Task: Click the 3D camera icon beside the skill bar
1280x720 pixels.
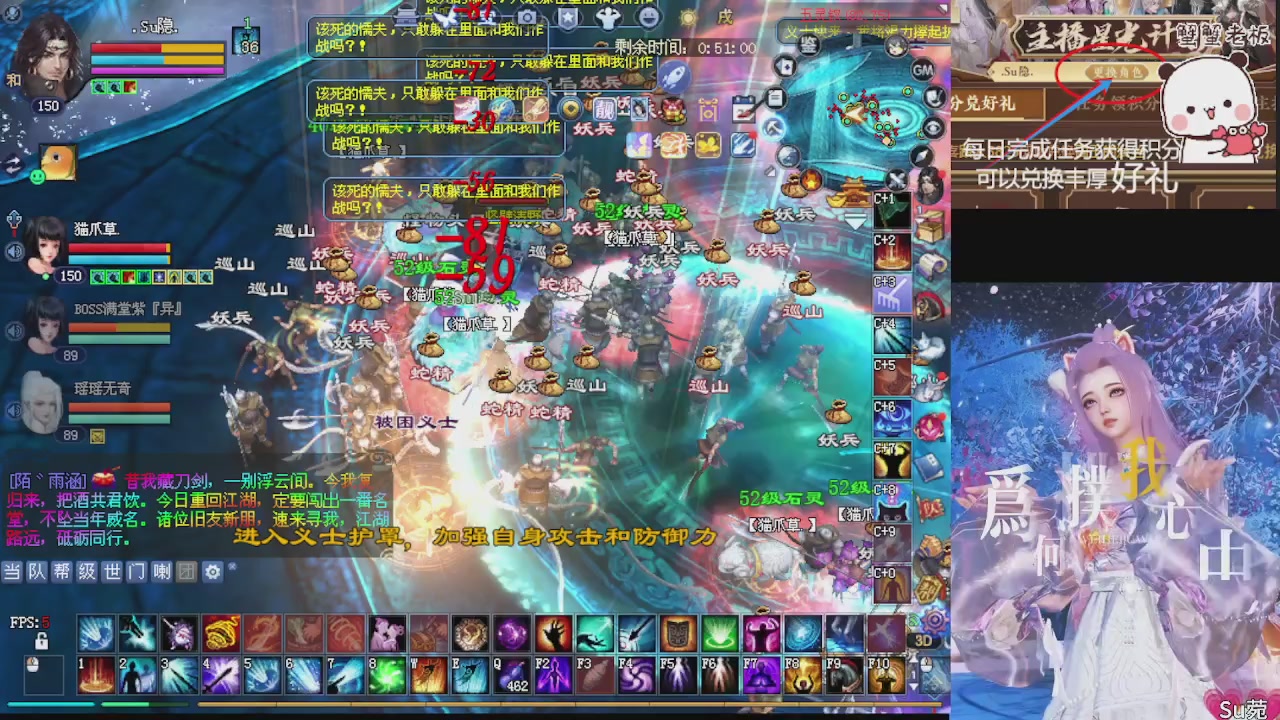Action: (924, 638)
